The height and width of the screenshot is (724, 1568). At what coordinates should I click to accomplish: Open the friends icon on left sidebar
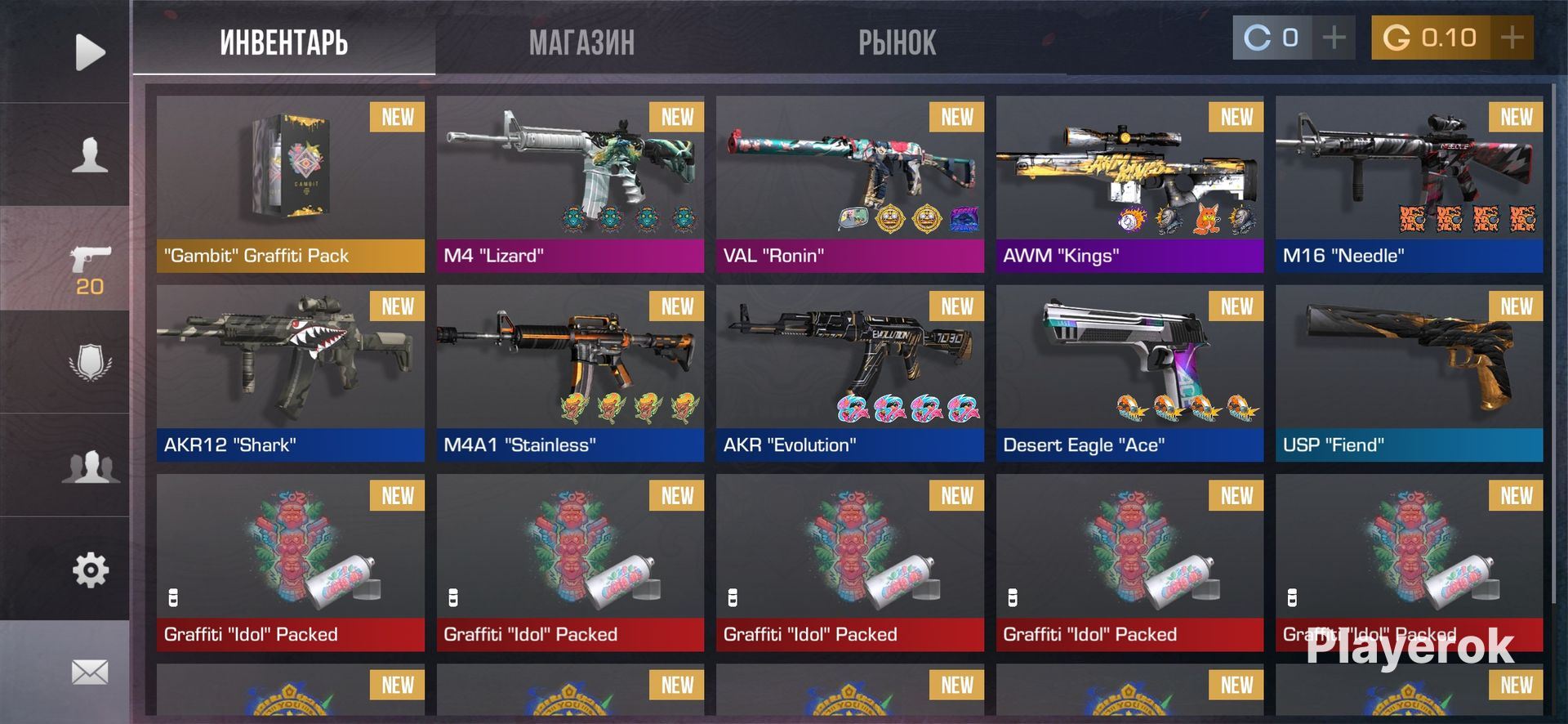coord(90,462)
